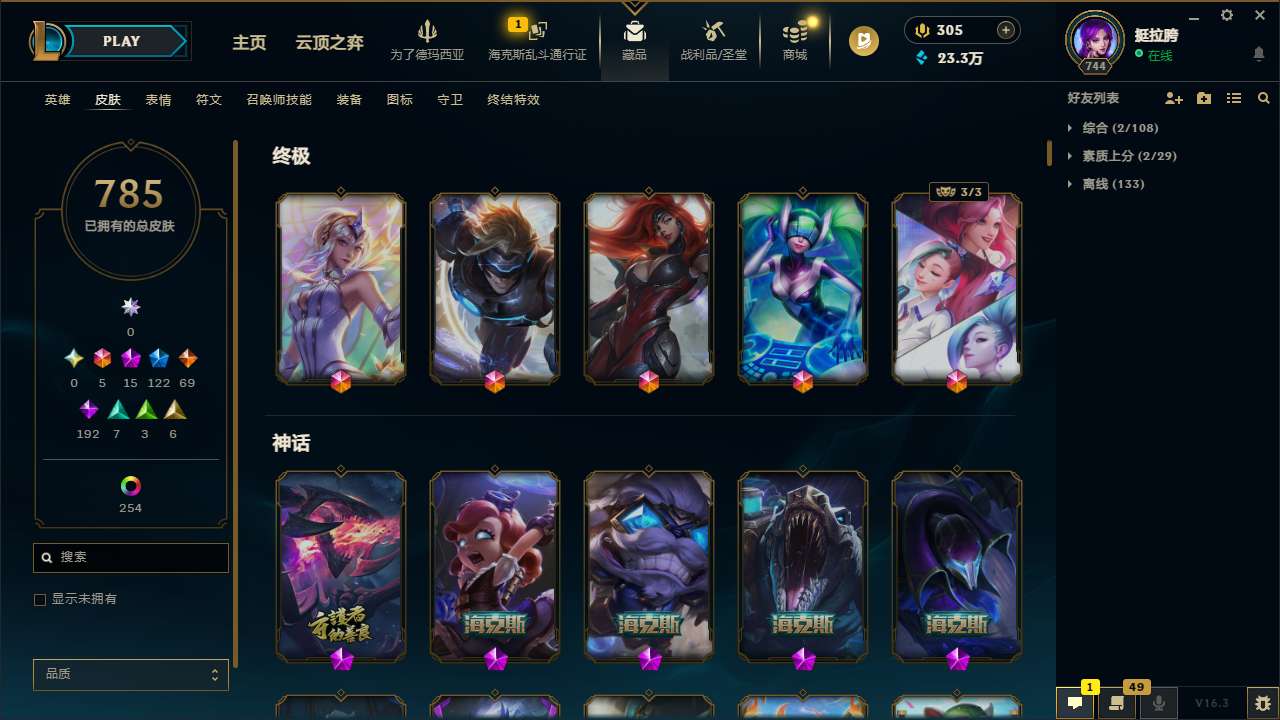Click the chroma color wheel showing 254
Screen dimensions: 1280x720
(x=130, y=483)
